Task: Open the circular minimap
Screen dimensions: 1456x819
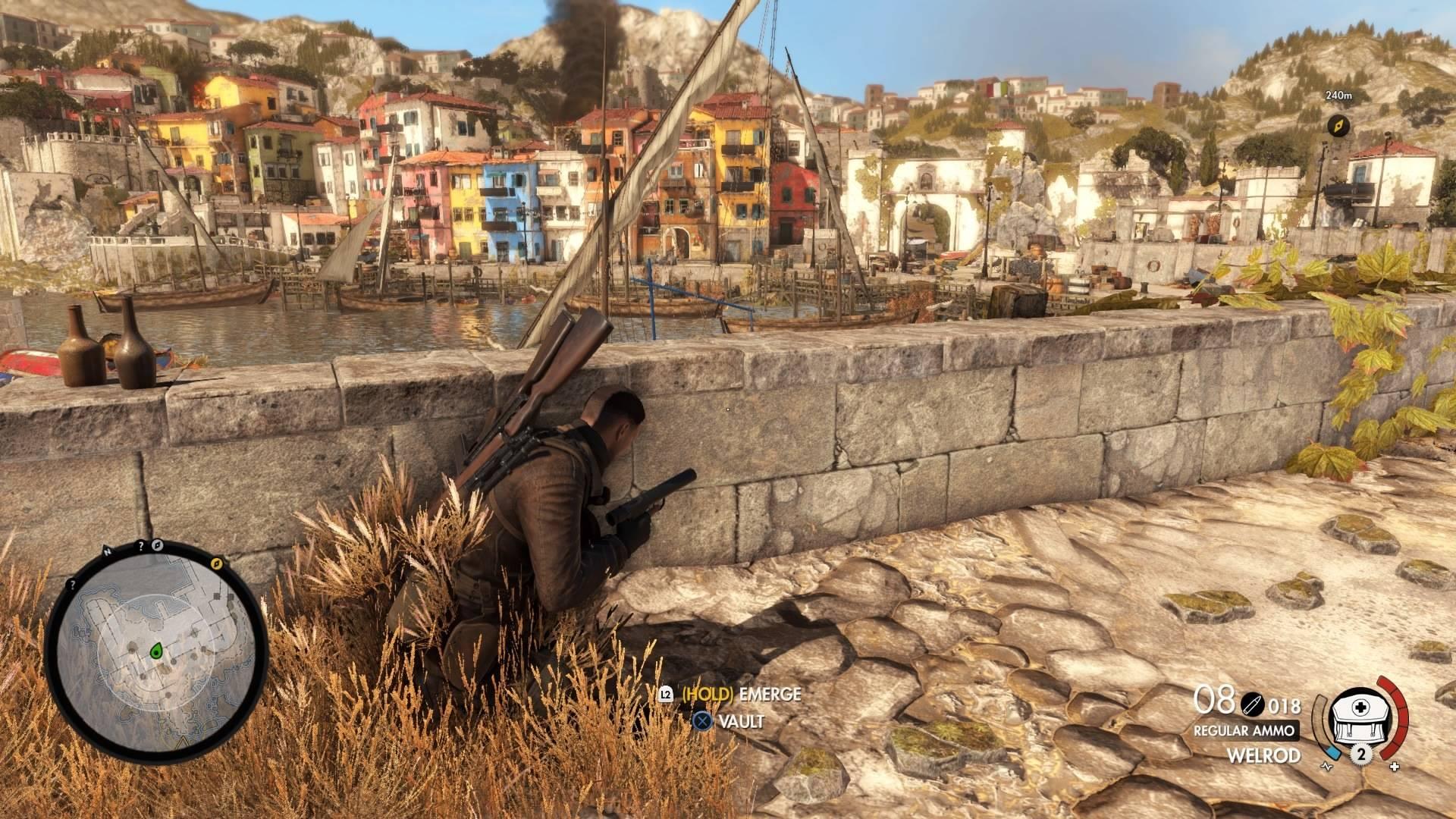Action: 155,654
